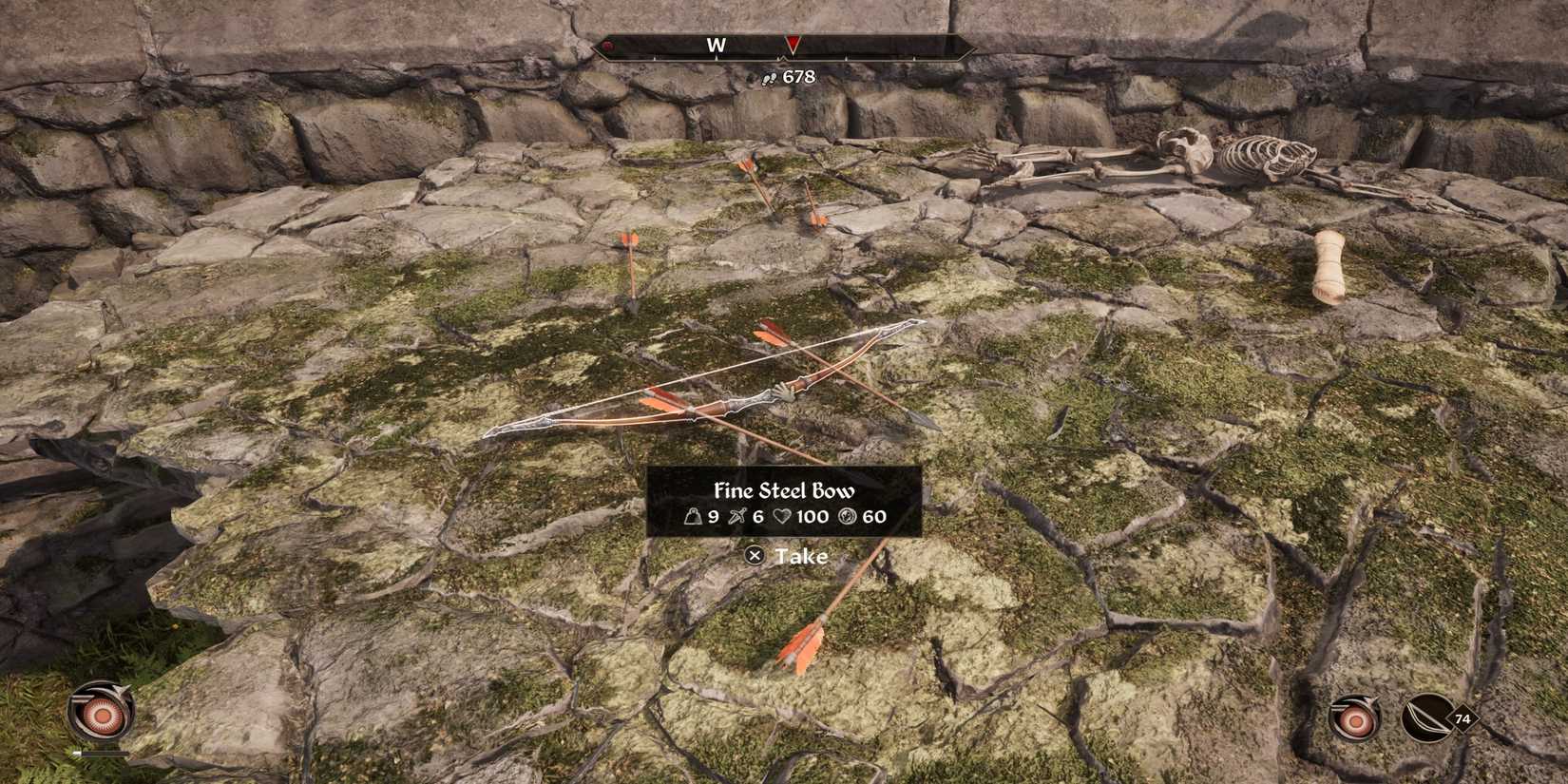Select the coin value icon next to 60

[849, 517]
